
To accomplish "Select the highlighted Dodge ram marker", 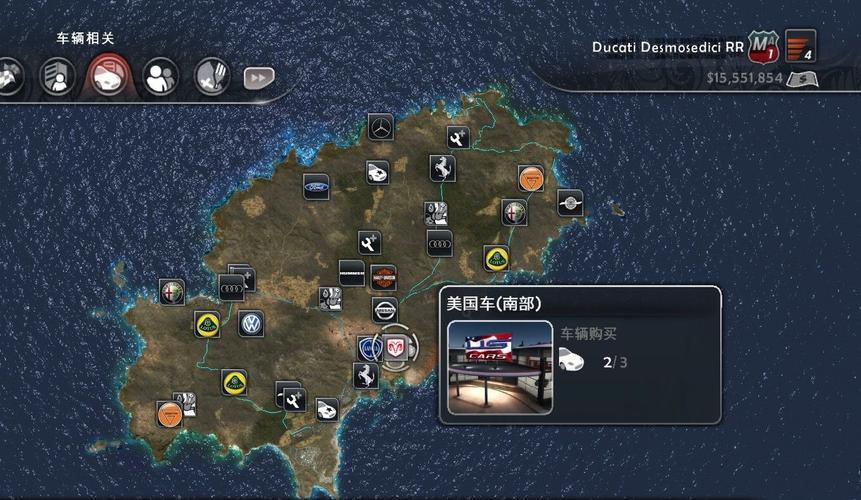I will point(396,347).
